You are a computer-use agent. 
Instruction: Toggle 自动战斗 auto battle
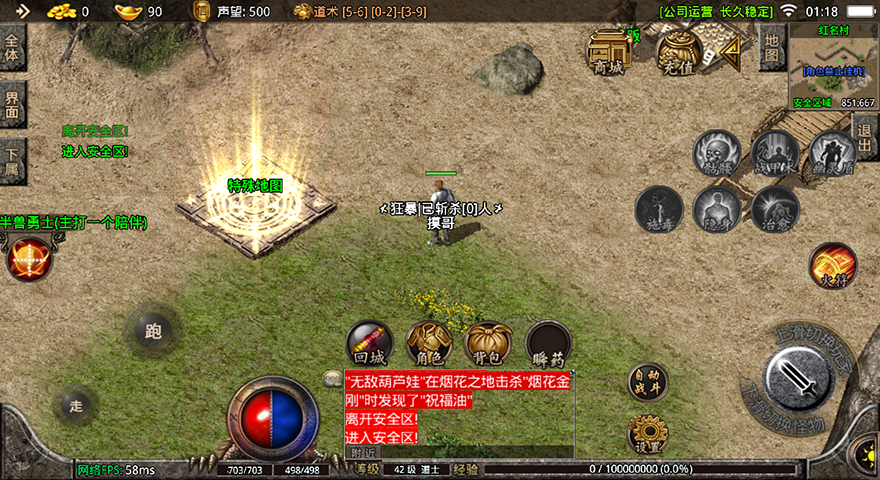pos(647,383)
